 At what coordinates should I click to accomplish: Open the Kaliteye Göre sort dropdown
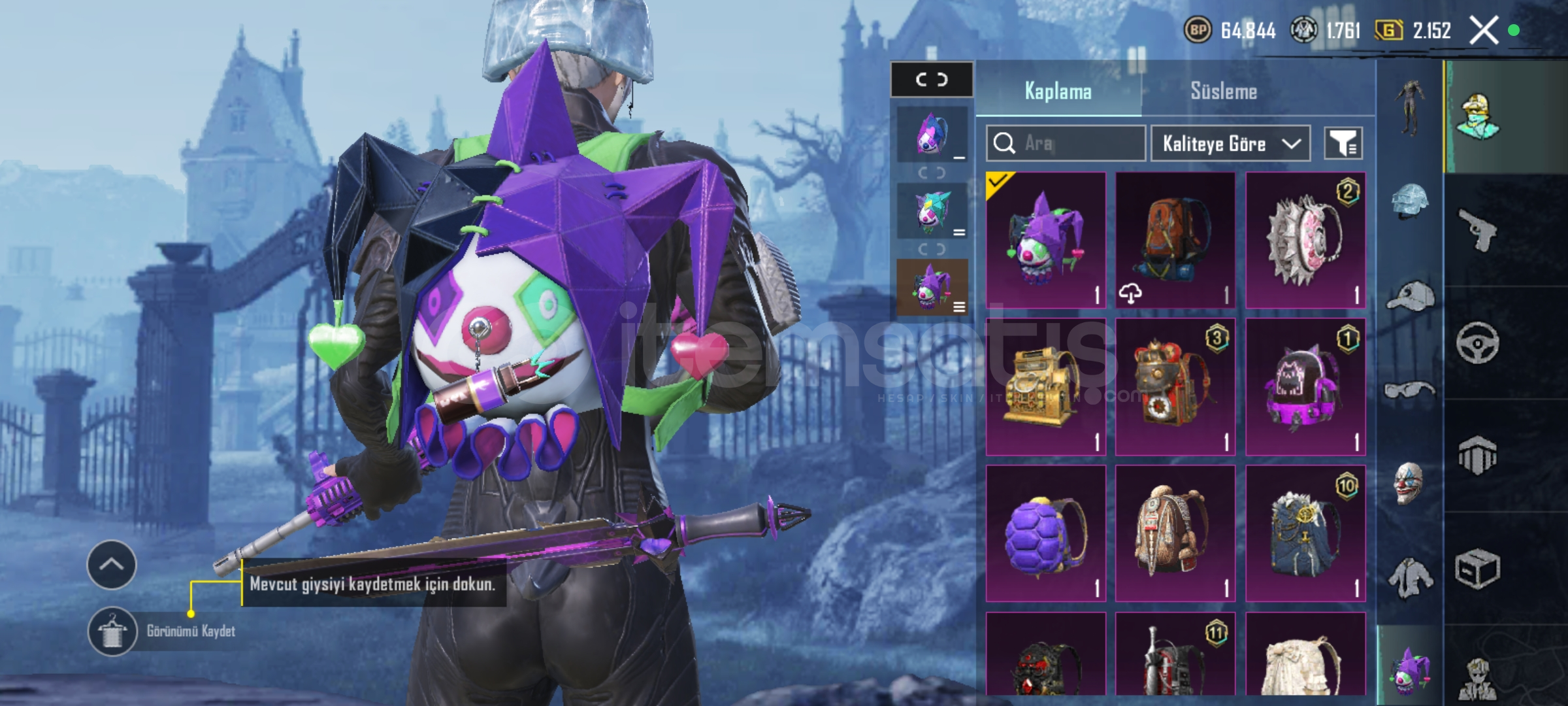click(x=1230, y=143)
